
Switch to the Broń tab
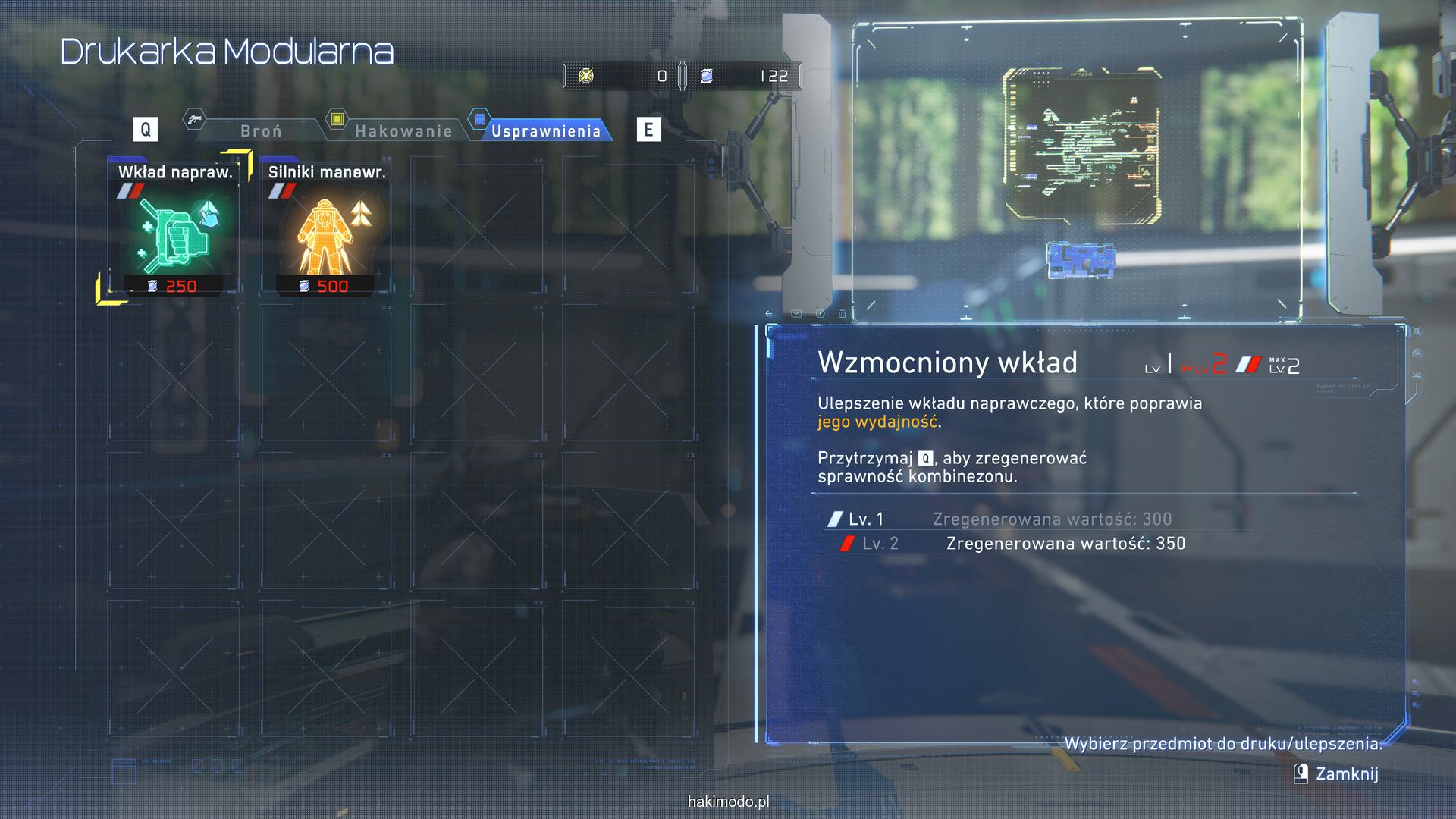click(260, 130)
